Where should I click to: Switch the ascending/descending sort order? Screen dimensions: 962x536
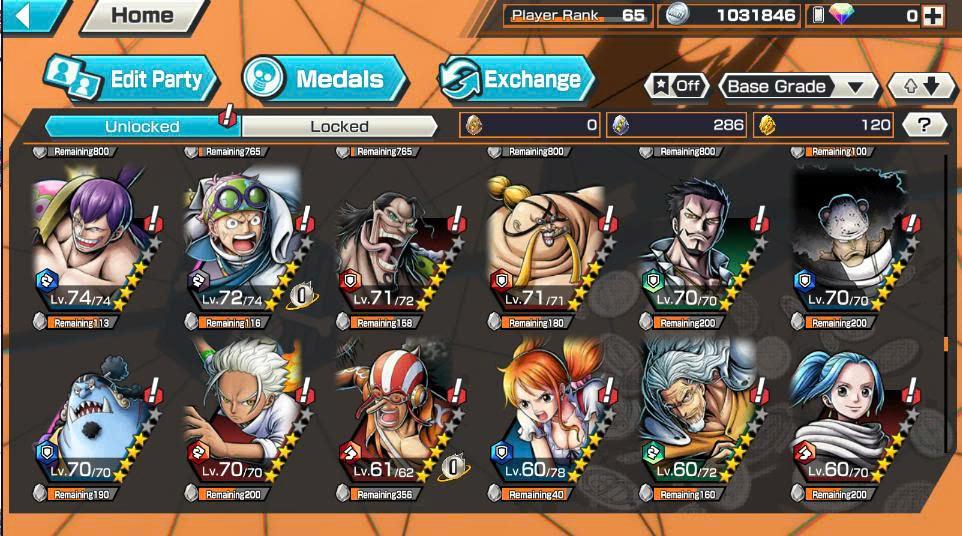[922, 86]
